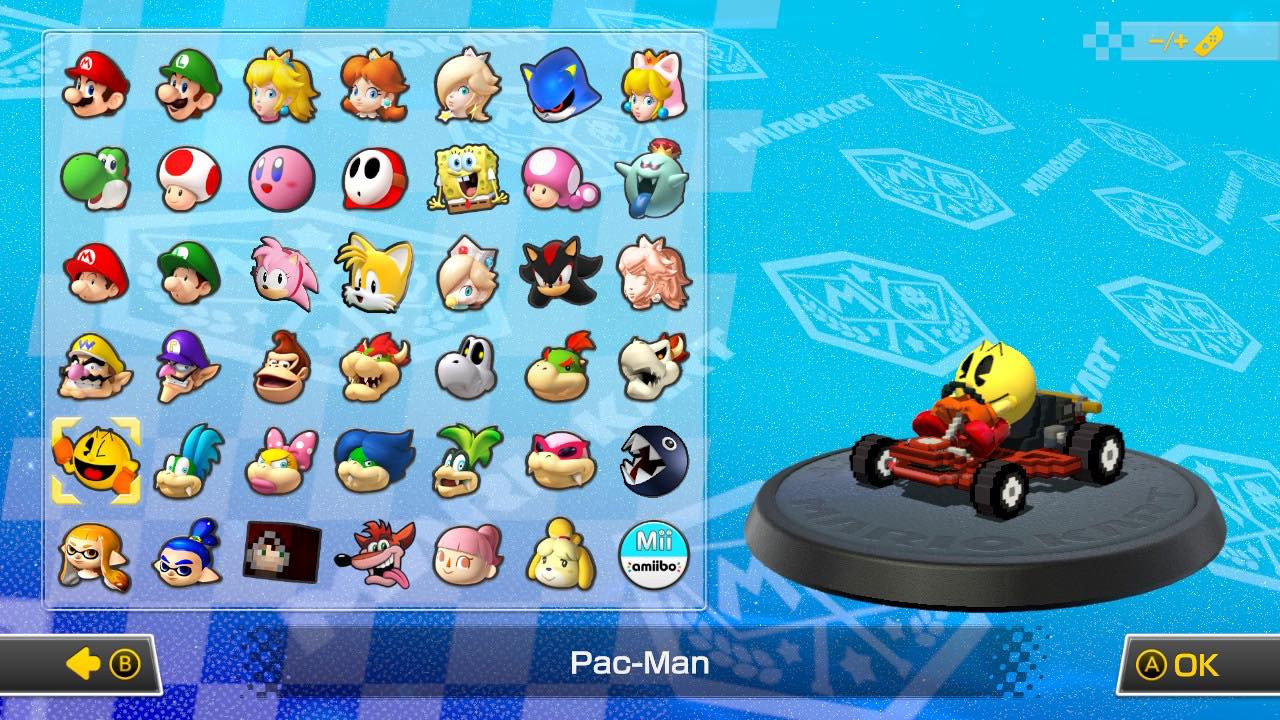Viewport: 1280px width, 720px height.
Task: Pick the SpongeBob character
Action: click(x=469, y=180)
